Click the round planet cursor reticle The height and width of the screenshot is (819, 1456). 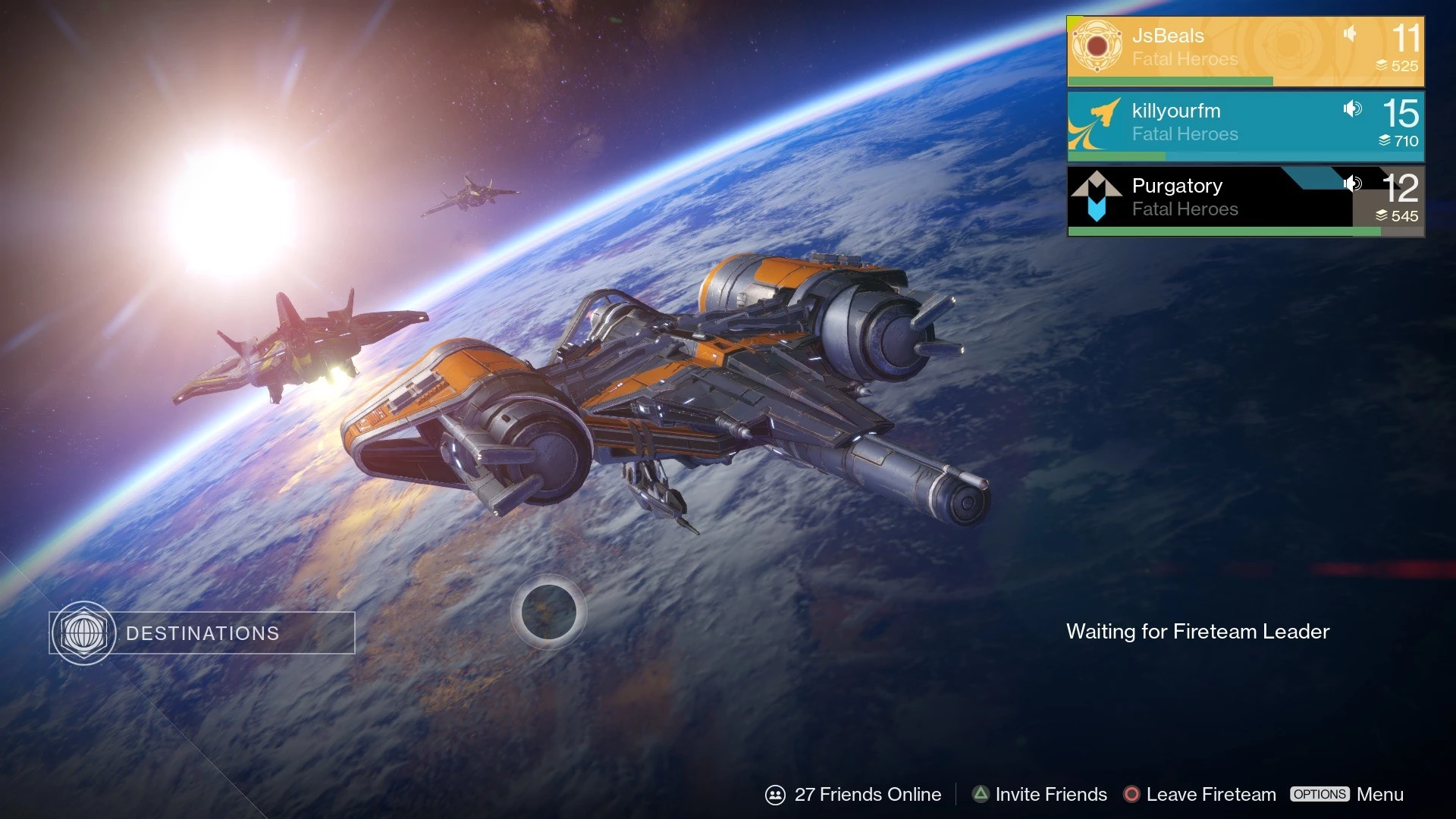point(548,611)
